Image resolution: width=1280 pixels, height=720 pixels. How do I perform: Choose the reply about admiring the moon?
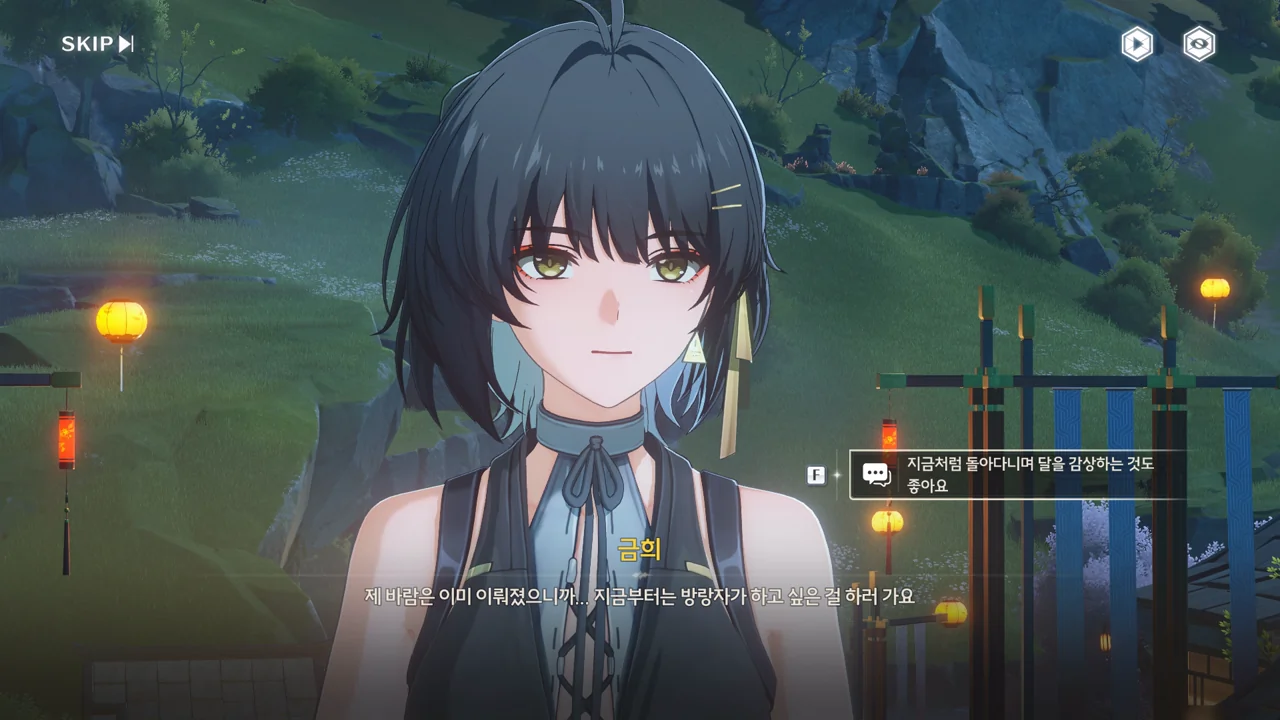1020,475
